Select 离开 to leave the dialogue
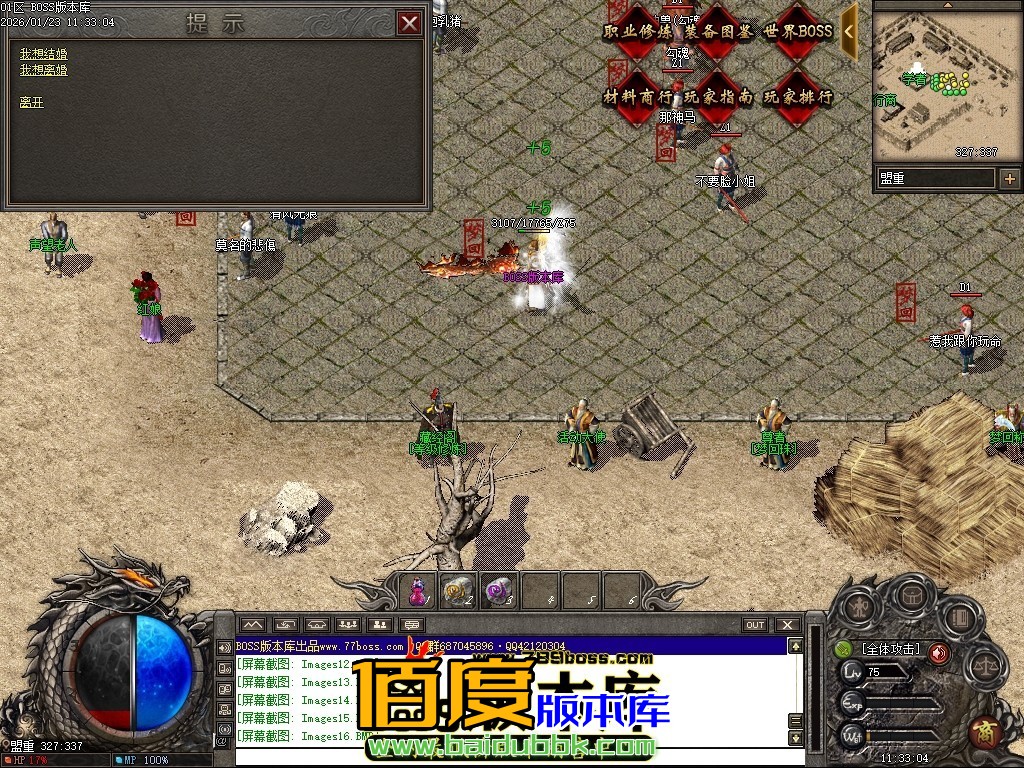This screenshot has height=768, width=1024. [31, 102]
